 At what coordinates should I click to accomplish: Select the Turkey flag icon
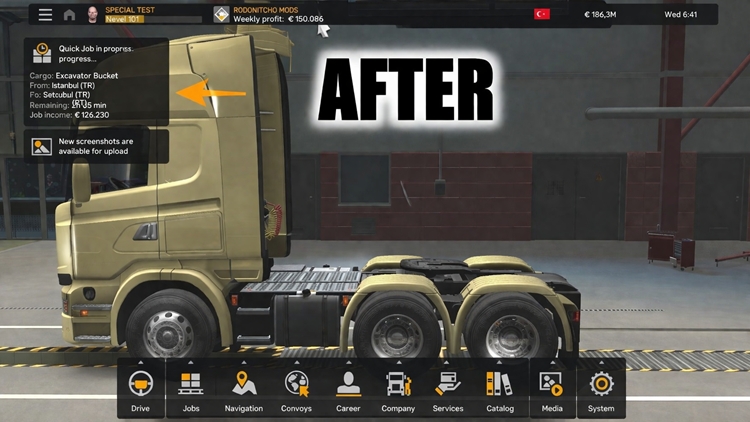click(542, 14)
